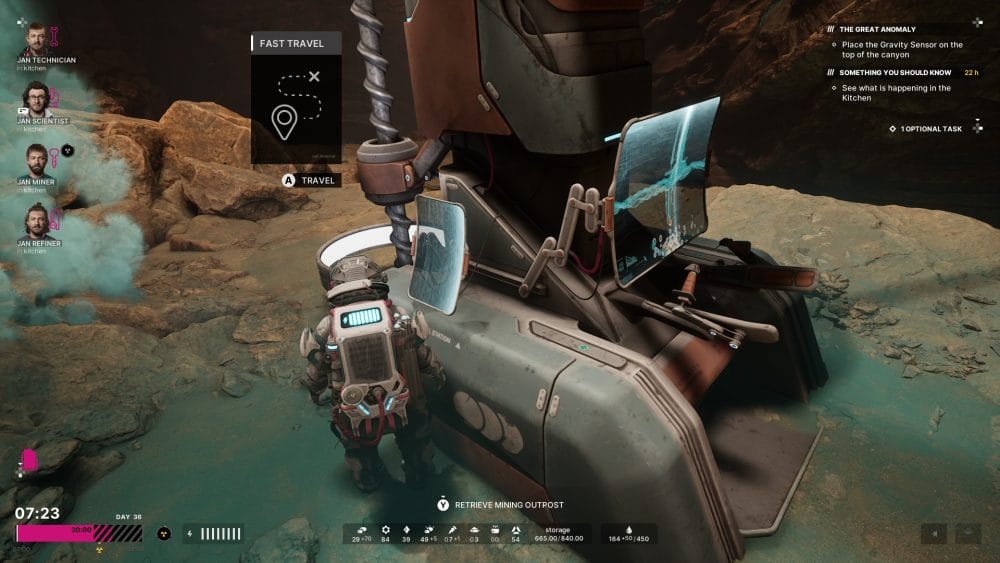Viewport: 1000px width, 563px height.
Task: Choose Jan Miner's portrait
Action: (x=36, y=158)
